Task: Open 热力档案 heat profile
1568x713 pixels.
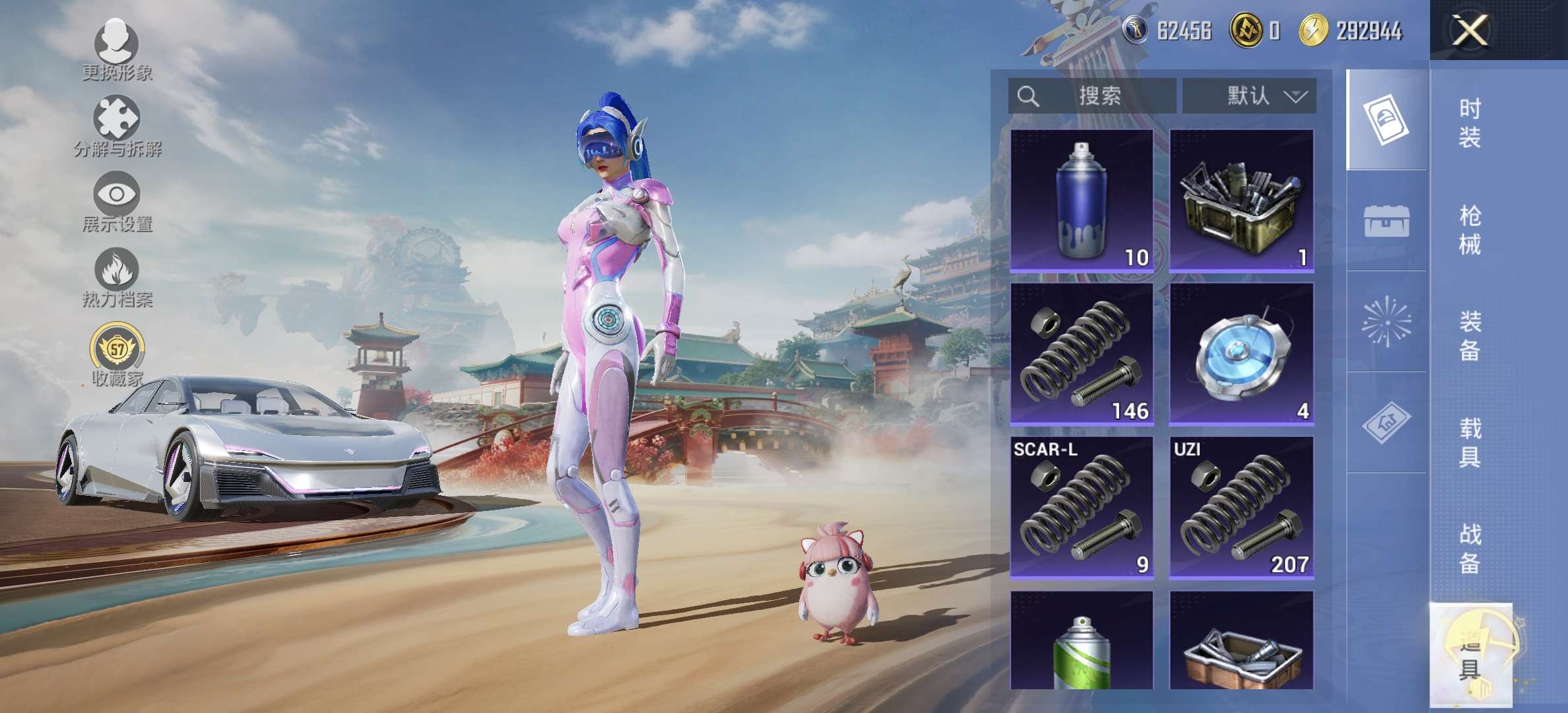Action: 117,277
